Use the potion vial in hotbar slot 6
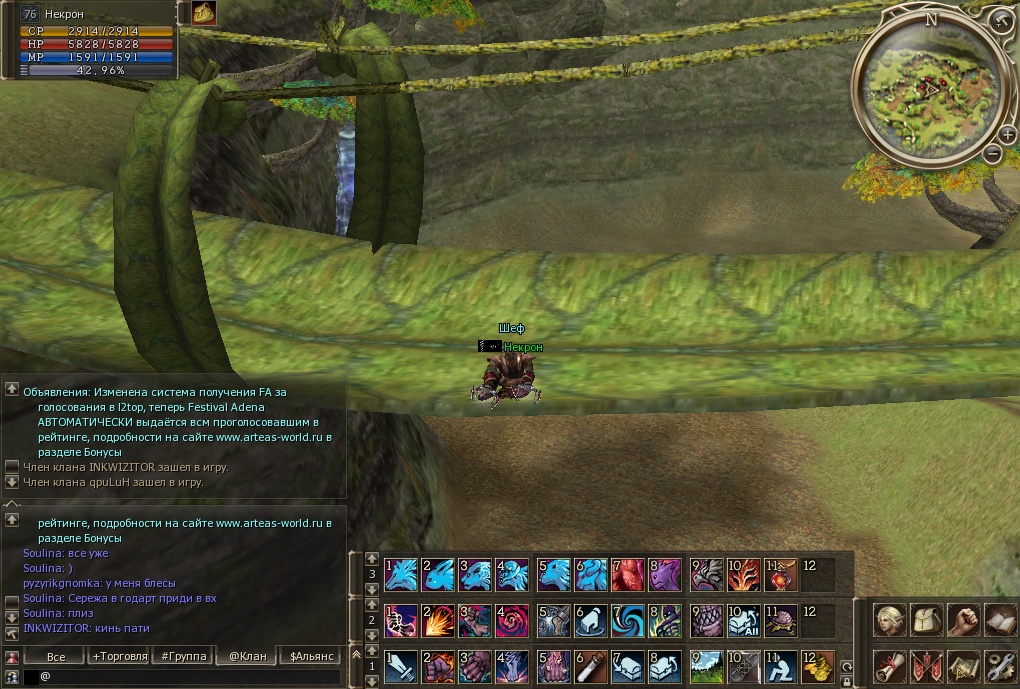This screenshot has width=1020, height=689. (591, 667)
